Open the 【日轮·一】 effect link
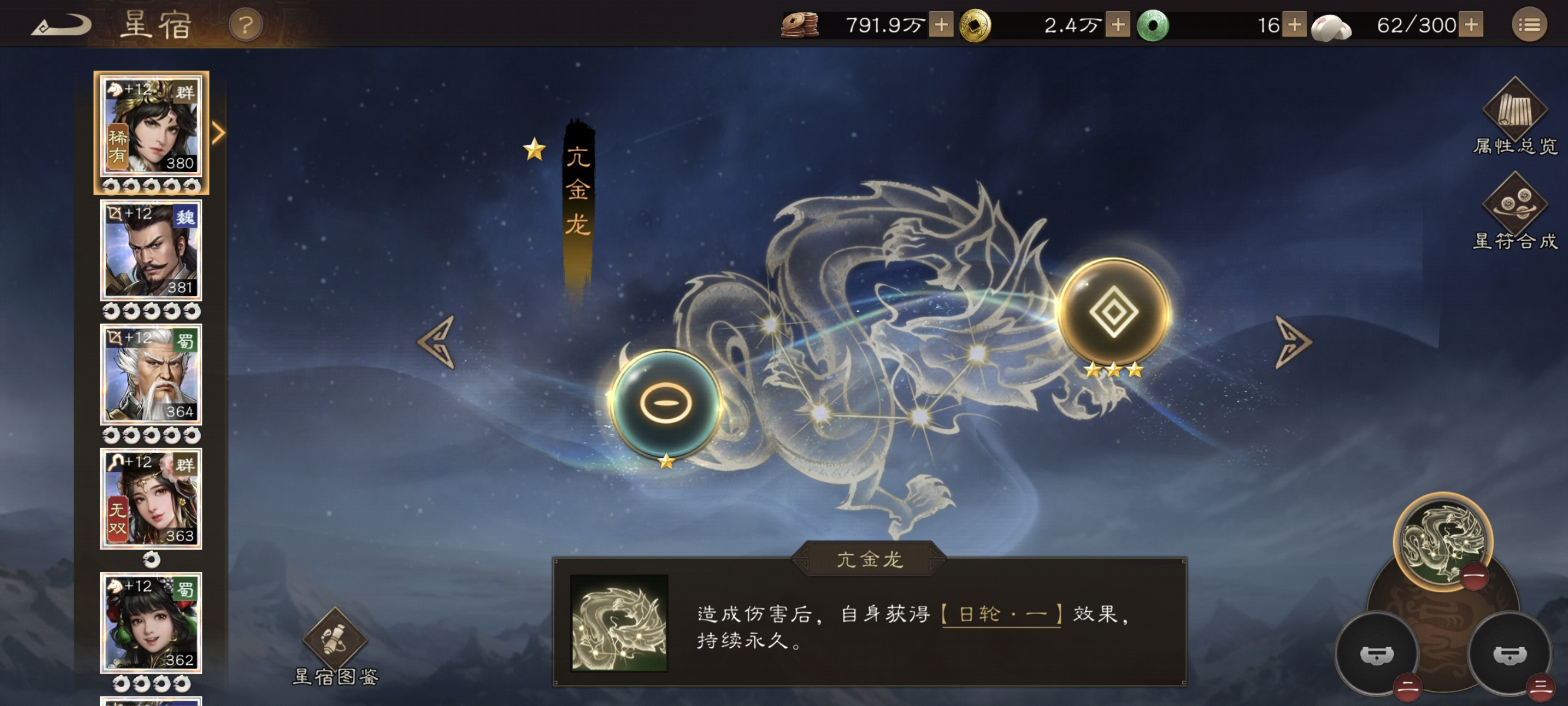This screenshot has width=1568, height=706. click(x=1001, y=617)
